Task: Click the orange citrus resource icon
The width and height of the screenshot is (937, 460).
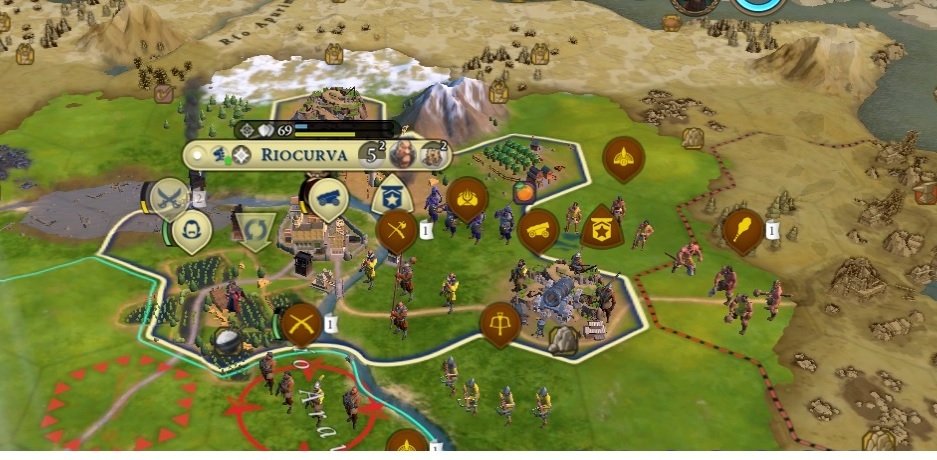Action: (x=522, y=190)
